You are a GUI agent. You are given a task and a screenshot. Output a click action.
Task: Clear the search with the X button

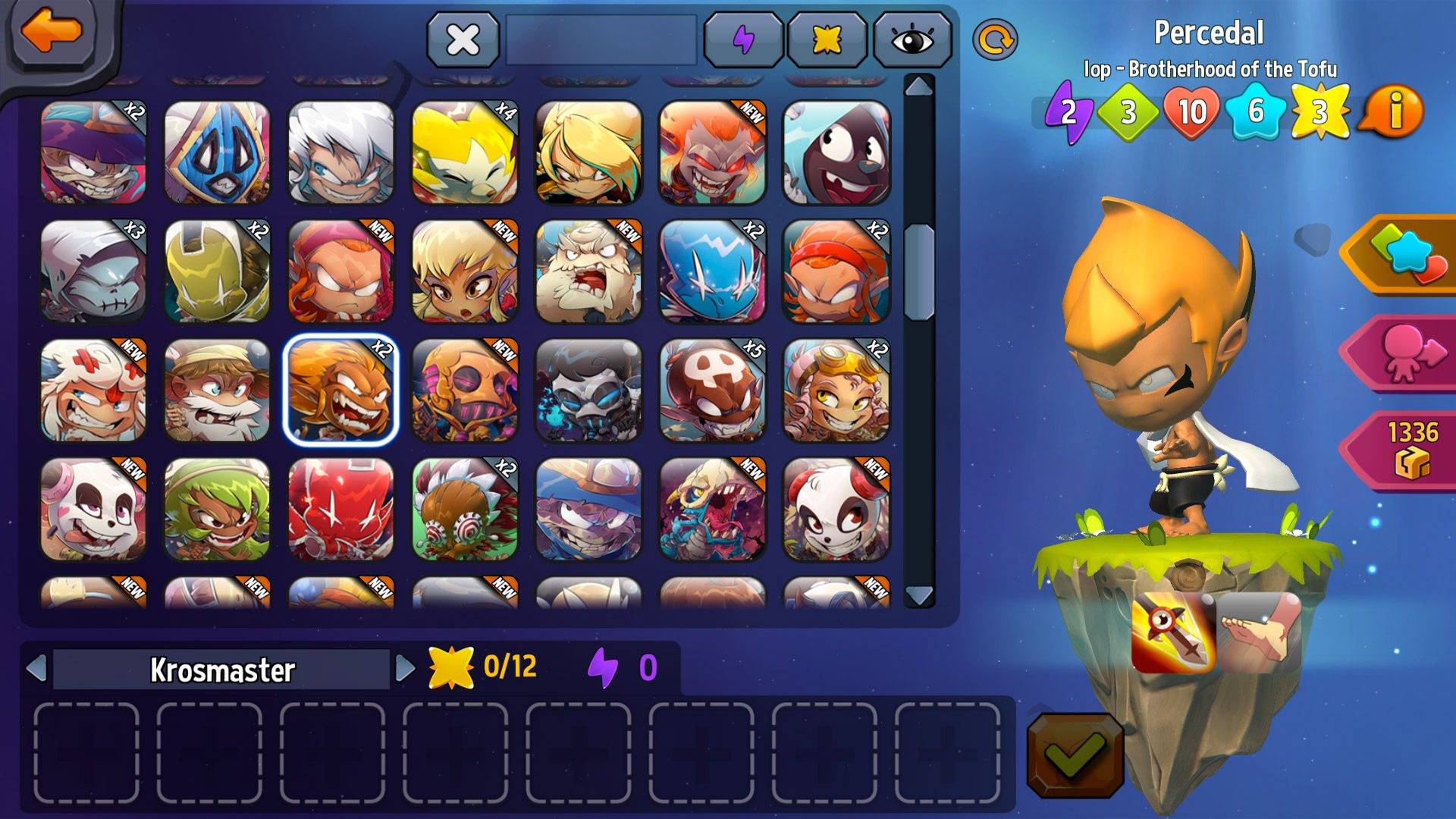(463, 39)
